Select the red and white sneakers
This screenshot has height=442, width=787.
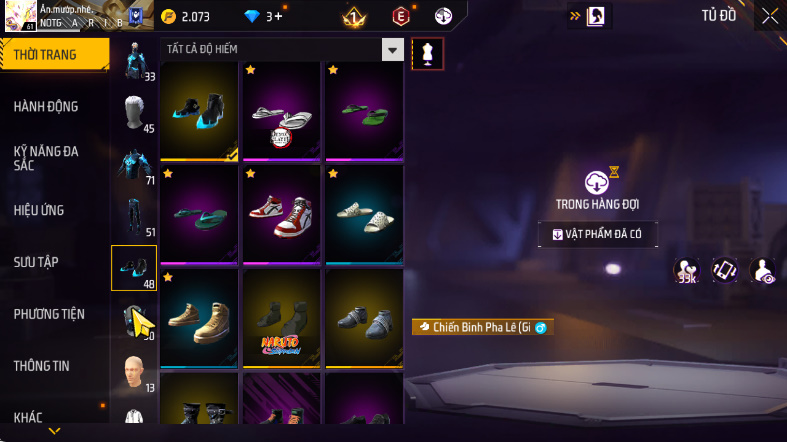tap(282, 212)
